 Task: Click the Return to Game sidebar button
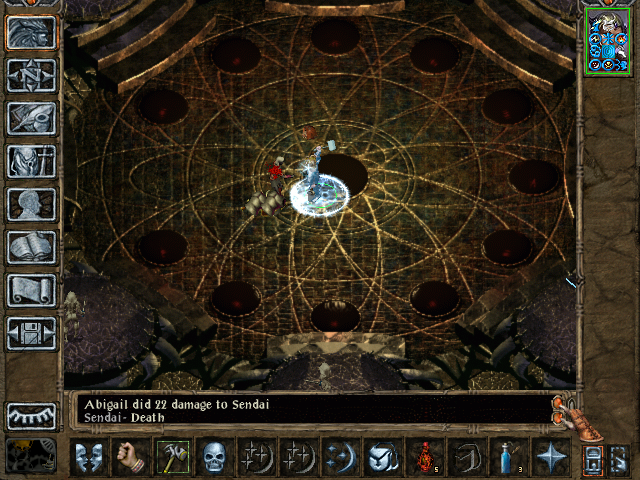[31, 32]
